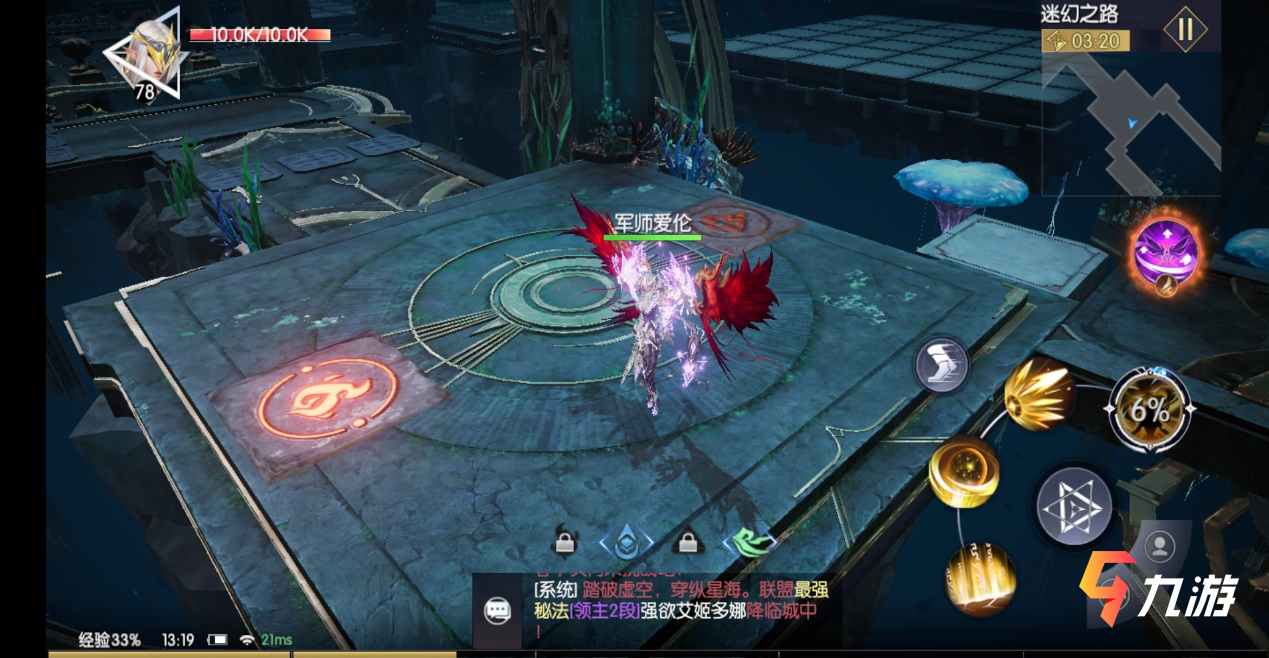The image size is (1269, 658).
Task: Use the dash boot skill
Action: coord(941,364)
